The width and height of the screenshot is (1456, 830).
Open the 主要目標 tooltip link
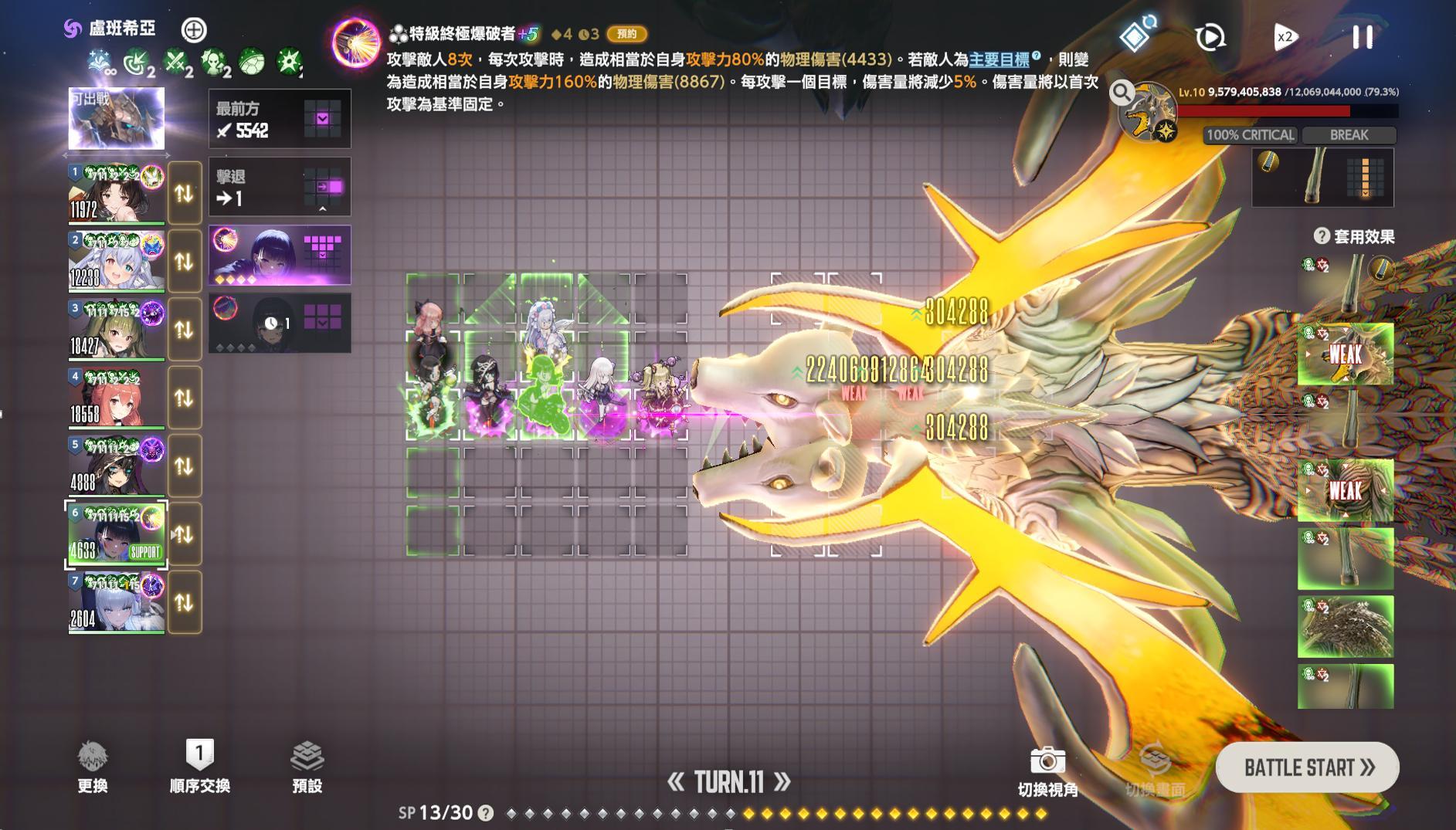(x=998, y=58)
